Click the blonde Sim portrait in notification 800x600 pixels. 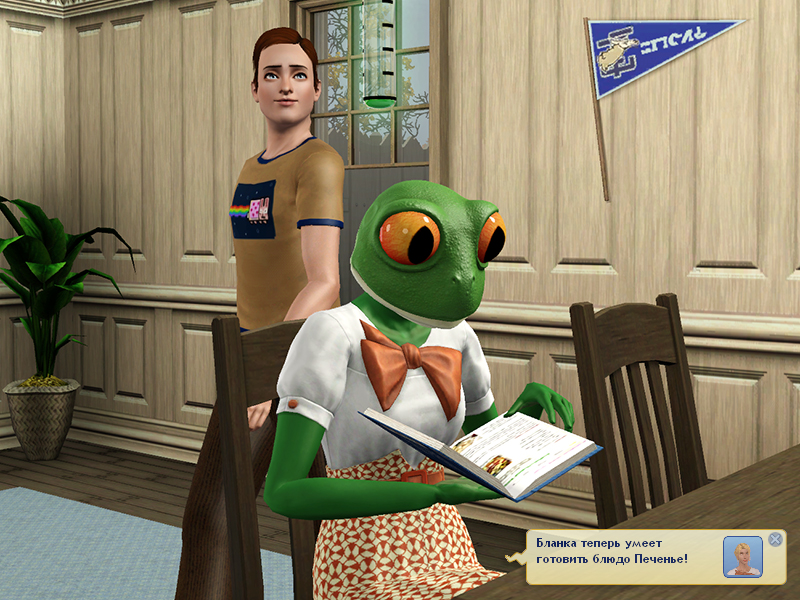[742, 557]
